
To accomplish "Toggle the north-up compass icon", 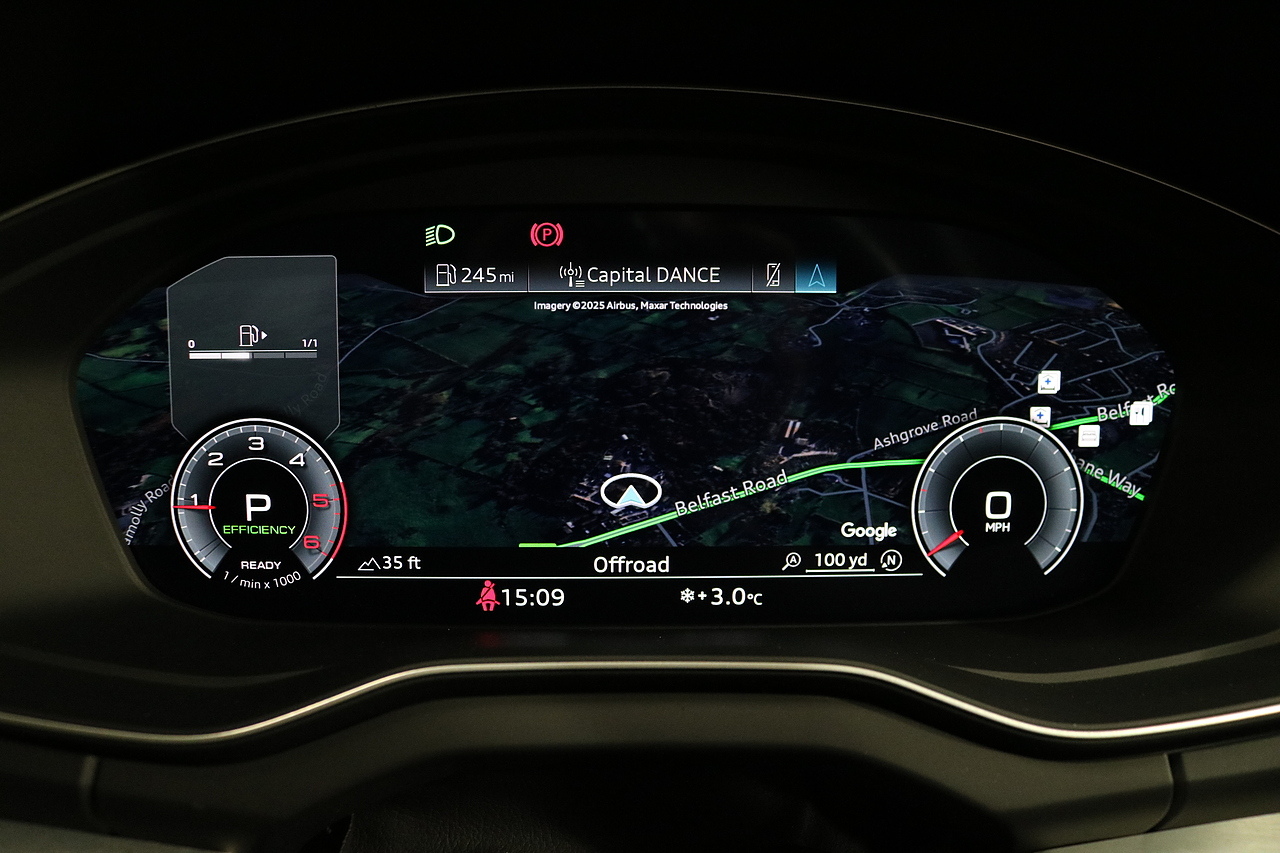I will coord(890,561).
